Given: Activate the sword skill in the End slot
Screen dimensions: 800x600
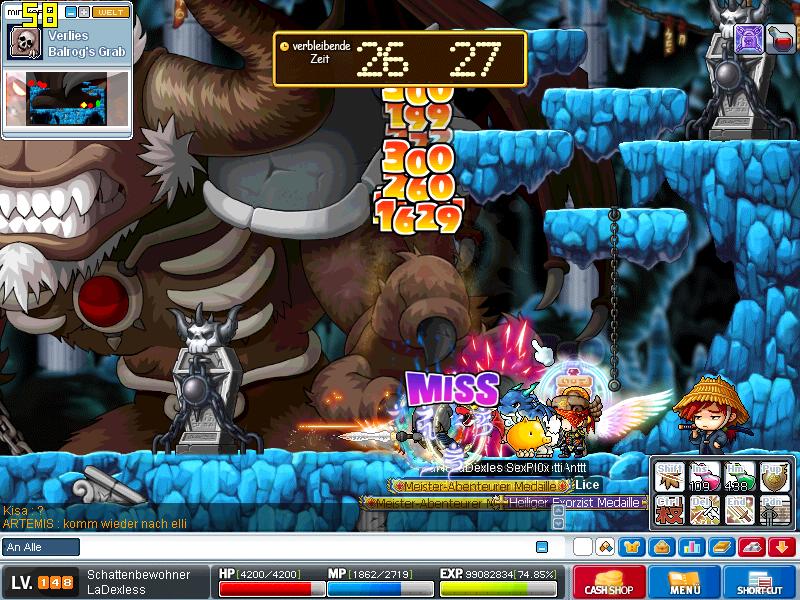Looking at the screenshot, I should click(x=739, y=512).
